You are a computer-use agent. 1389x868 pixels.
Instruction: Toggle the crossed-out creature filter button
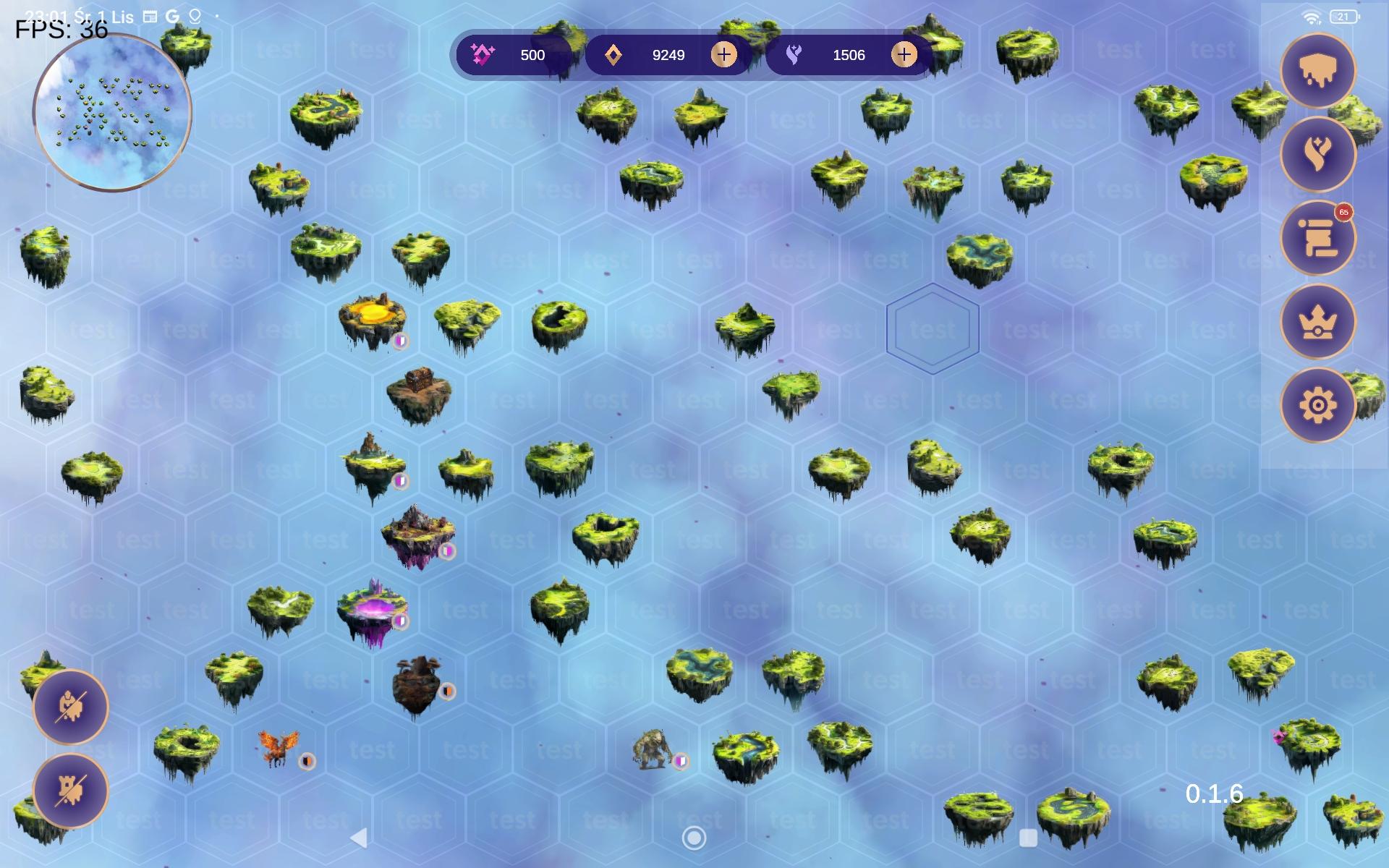pos(71,707)
